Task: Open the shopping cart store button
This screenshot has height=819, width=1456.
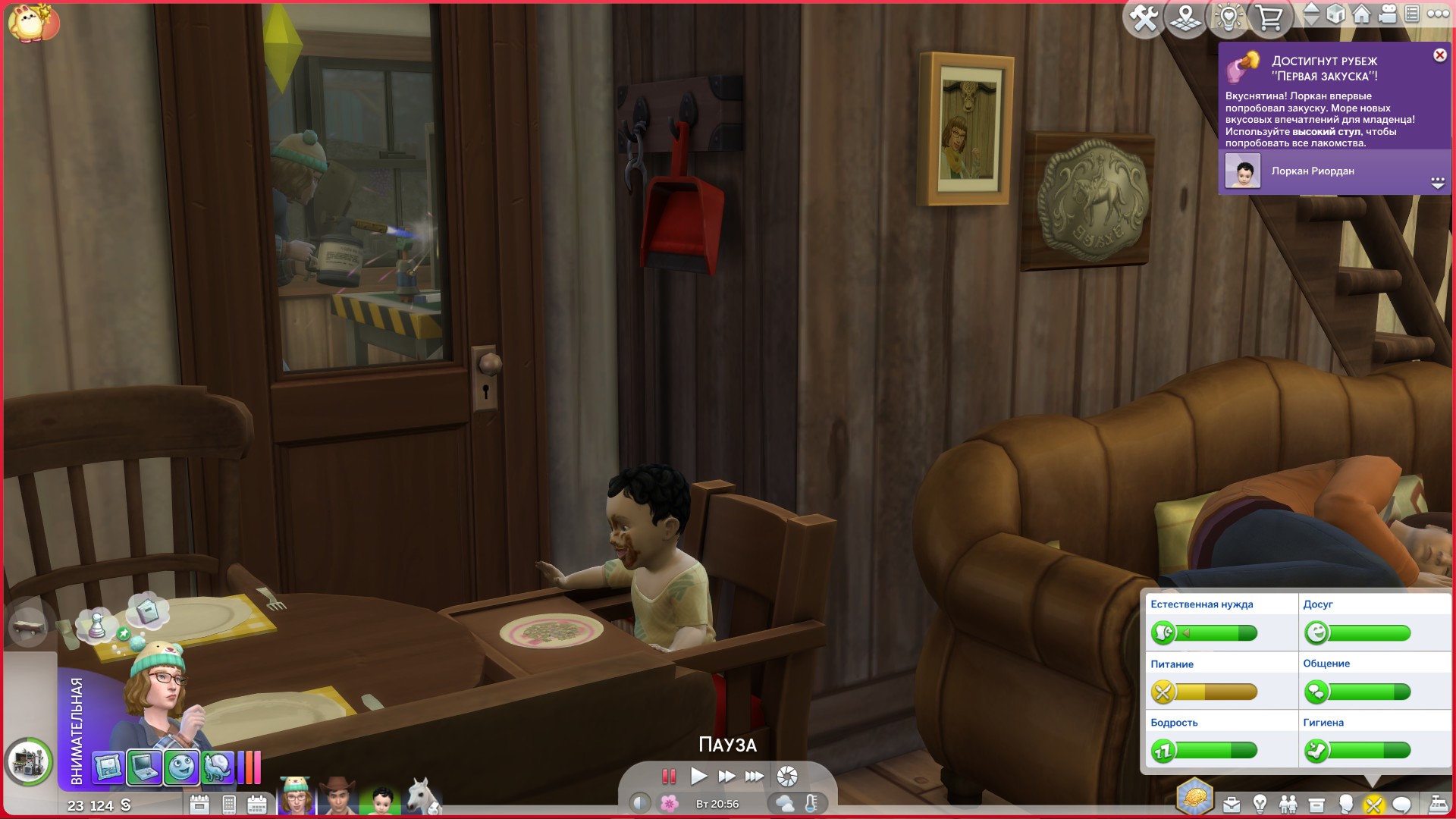Action: 1269,17
